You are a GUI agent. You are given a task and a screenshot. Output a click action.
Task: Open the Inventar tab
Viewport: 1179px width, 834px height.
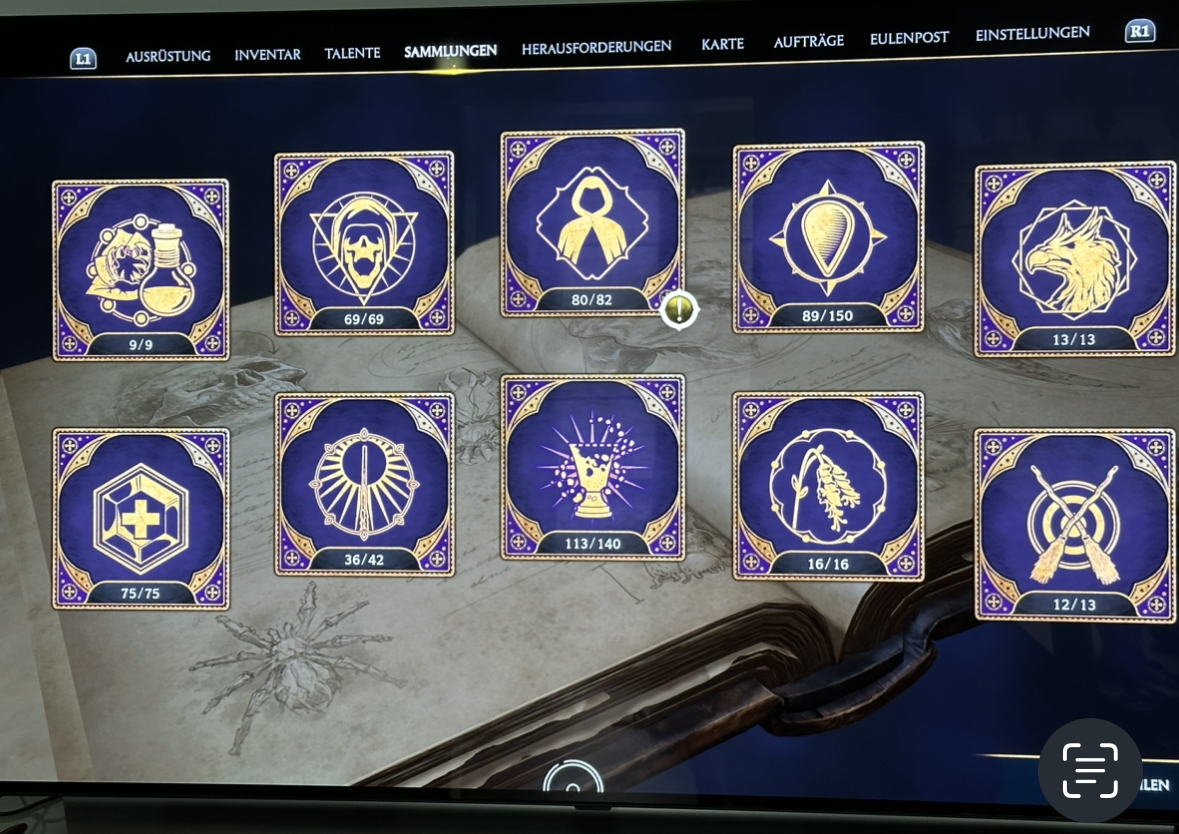point(267,54)
